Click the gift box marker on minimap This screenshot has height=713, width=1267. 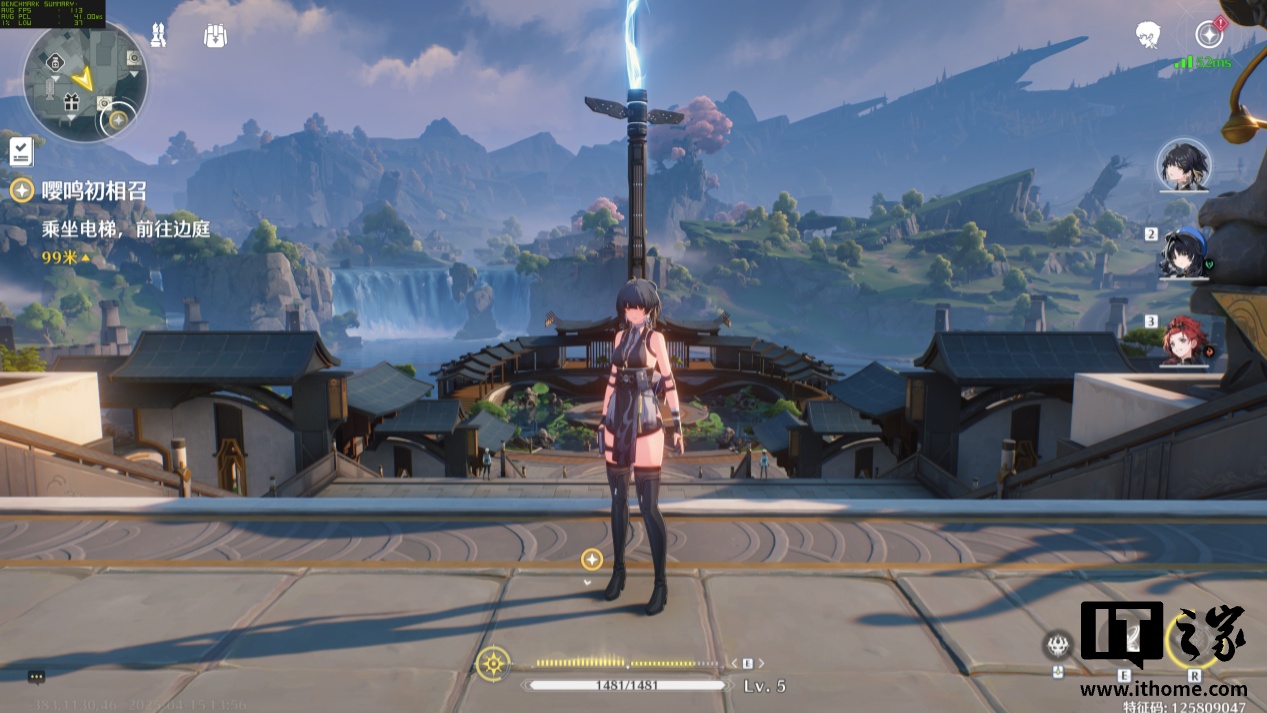click(x=71, y=101)
